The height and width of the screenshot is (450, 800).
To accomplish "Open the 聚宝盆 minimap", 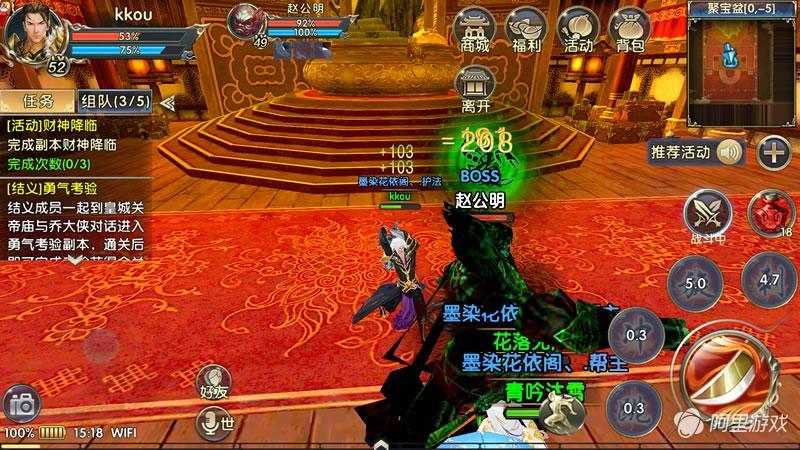I will tap(741, 60).
